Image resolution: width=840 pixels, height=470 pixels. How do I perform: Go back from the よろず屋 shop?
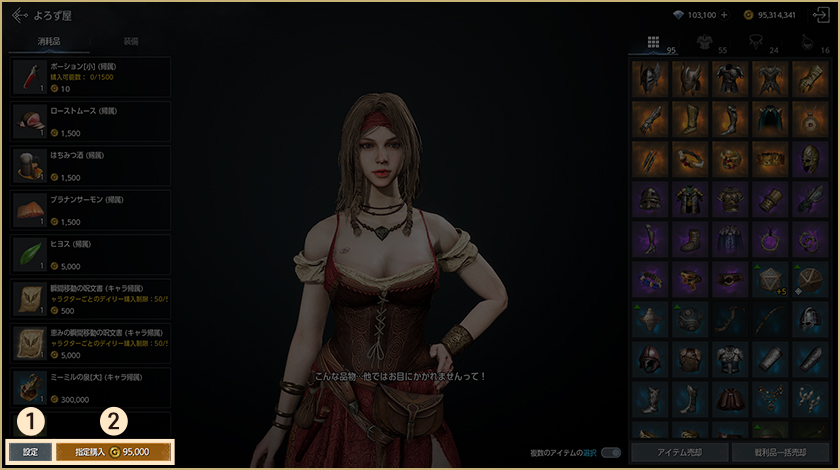point(19,15)
